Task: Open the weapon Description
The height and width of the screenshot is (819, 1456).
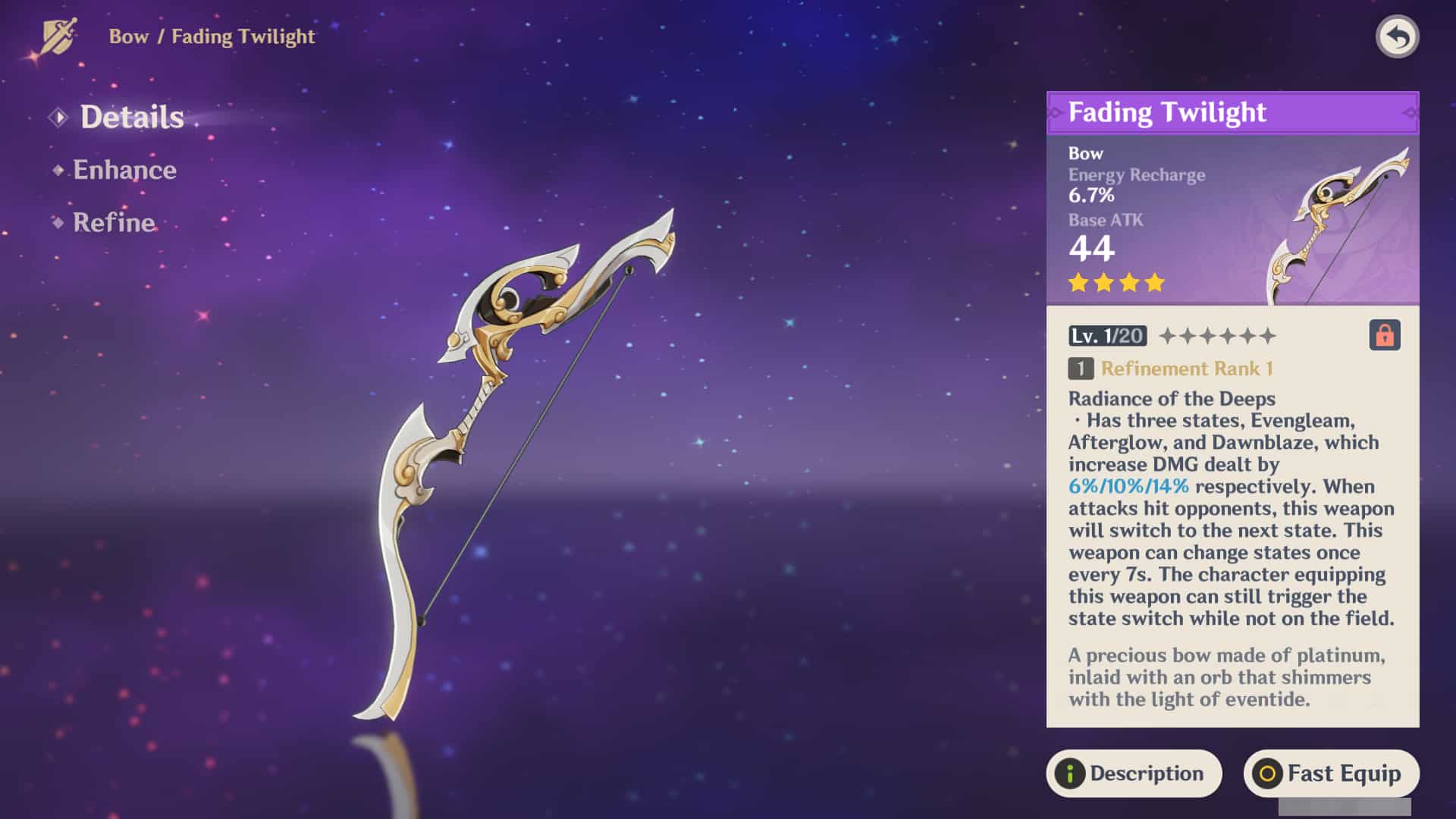Action: pyautogui.click(x=1134, y=773)
